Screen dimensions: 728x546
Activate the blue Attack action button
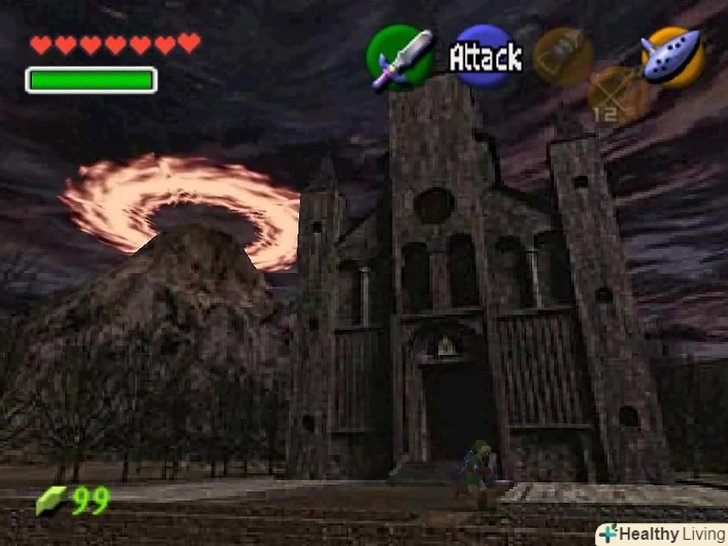(x=485, y=56)
